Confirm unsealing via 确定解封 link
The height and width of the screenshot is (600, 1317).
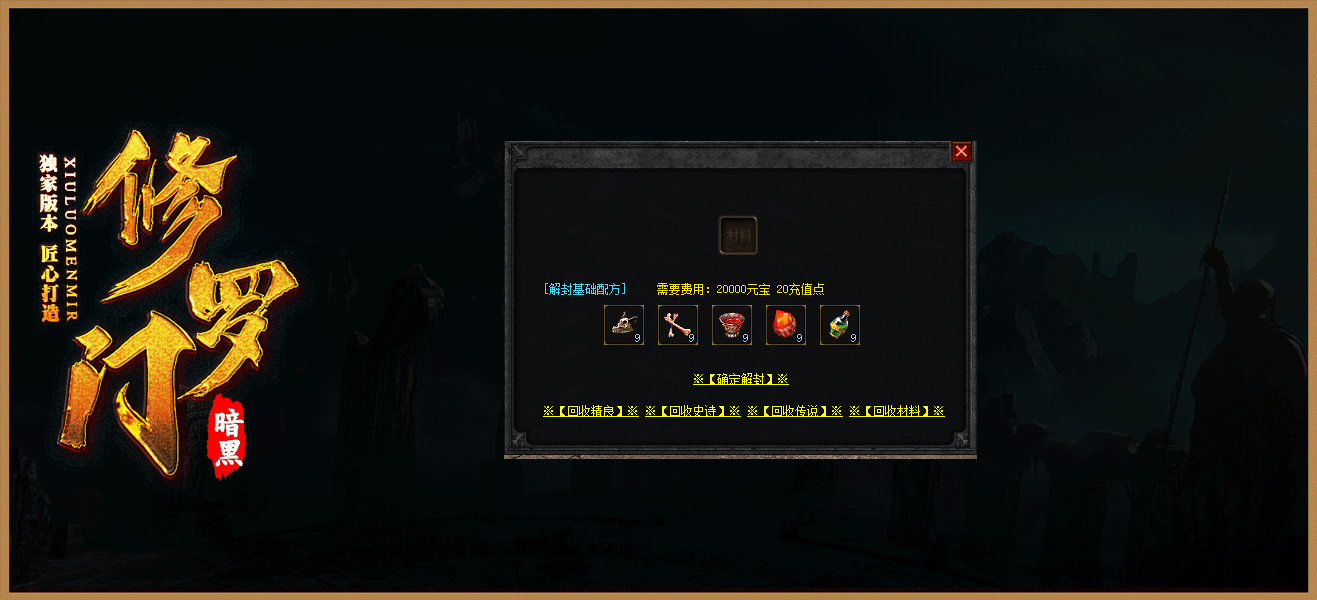point(740,380)
